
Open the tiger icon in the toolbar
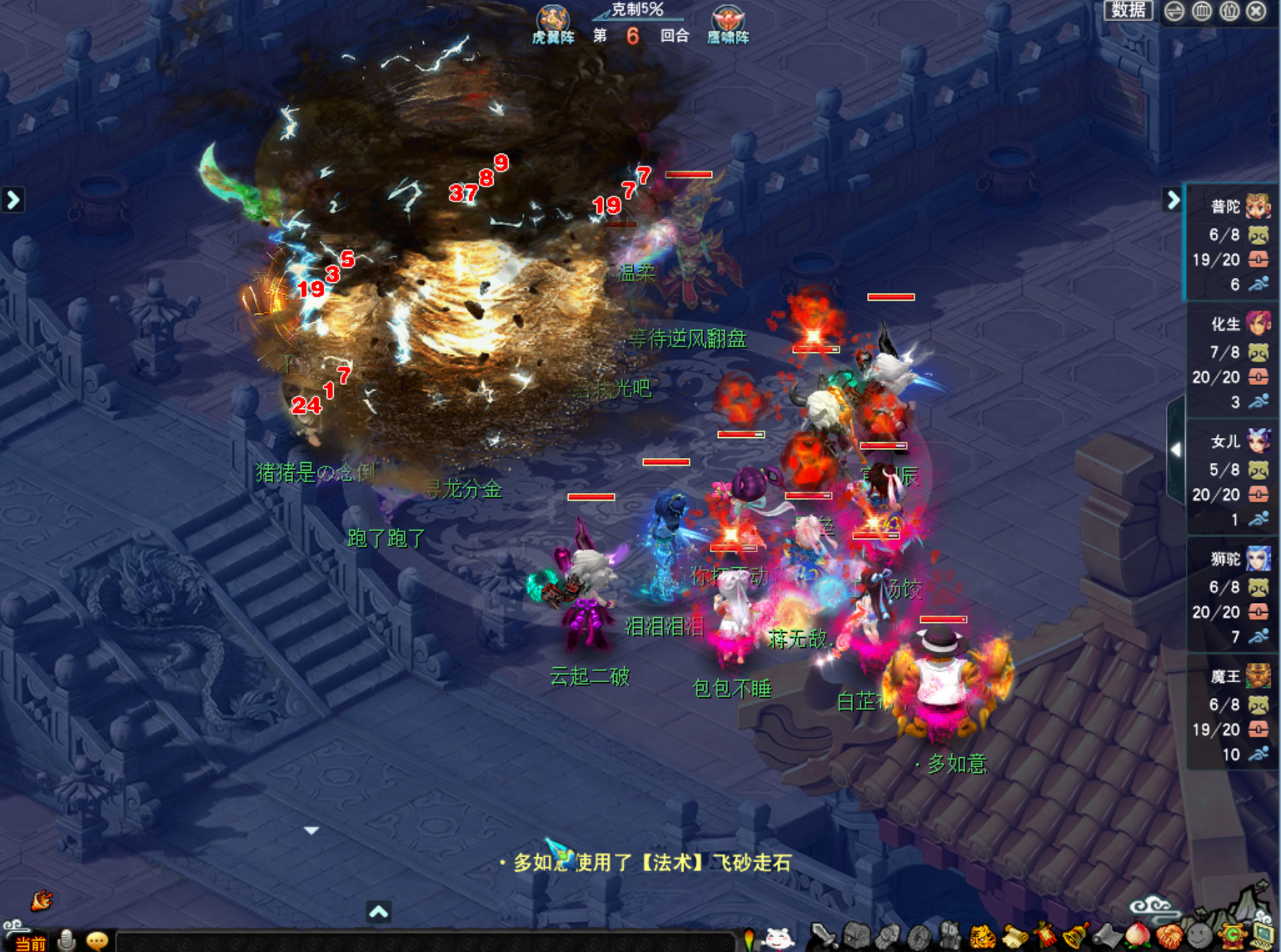pyautogui.click(x=983, y=938)
